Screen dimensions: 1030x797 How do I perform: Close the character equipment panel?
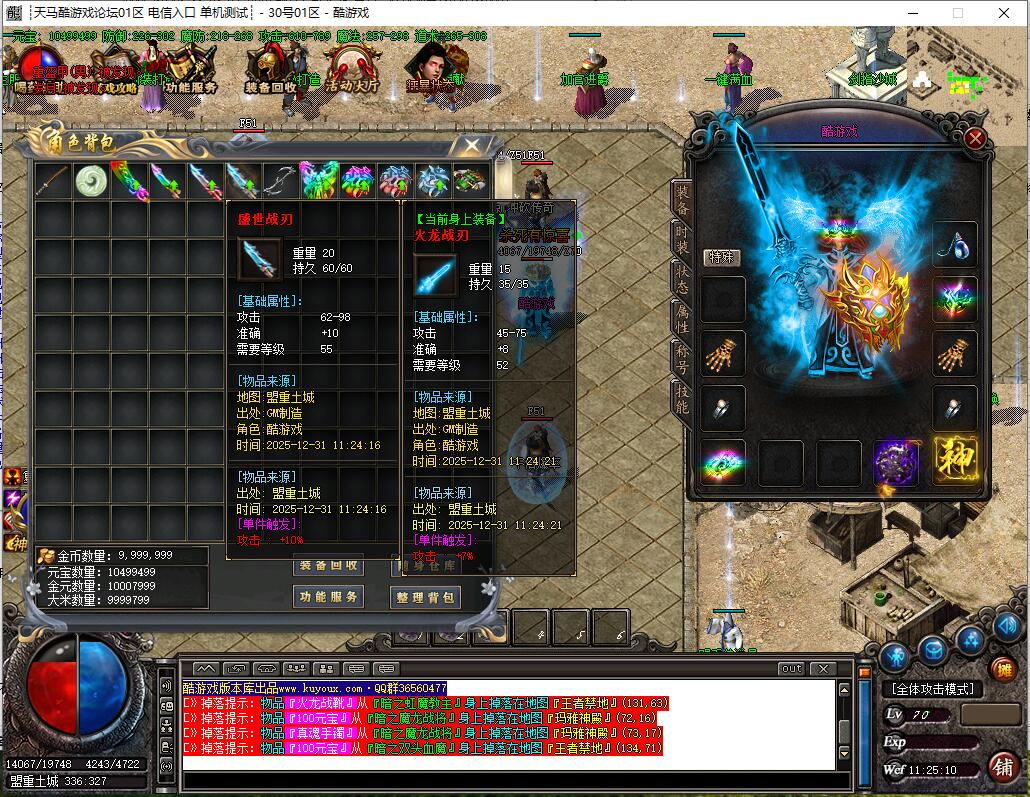975,140
